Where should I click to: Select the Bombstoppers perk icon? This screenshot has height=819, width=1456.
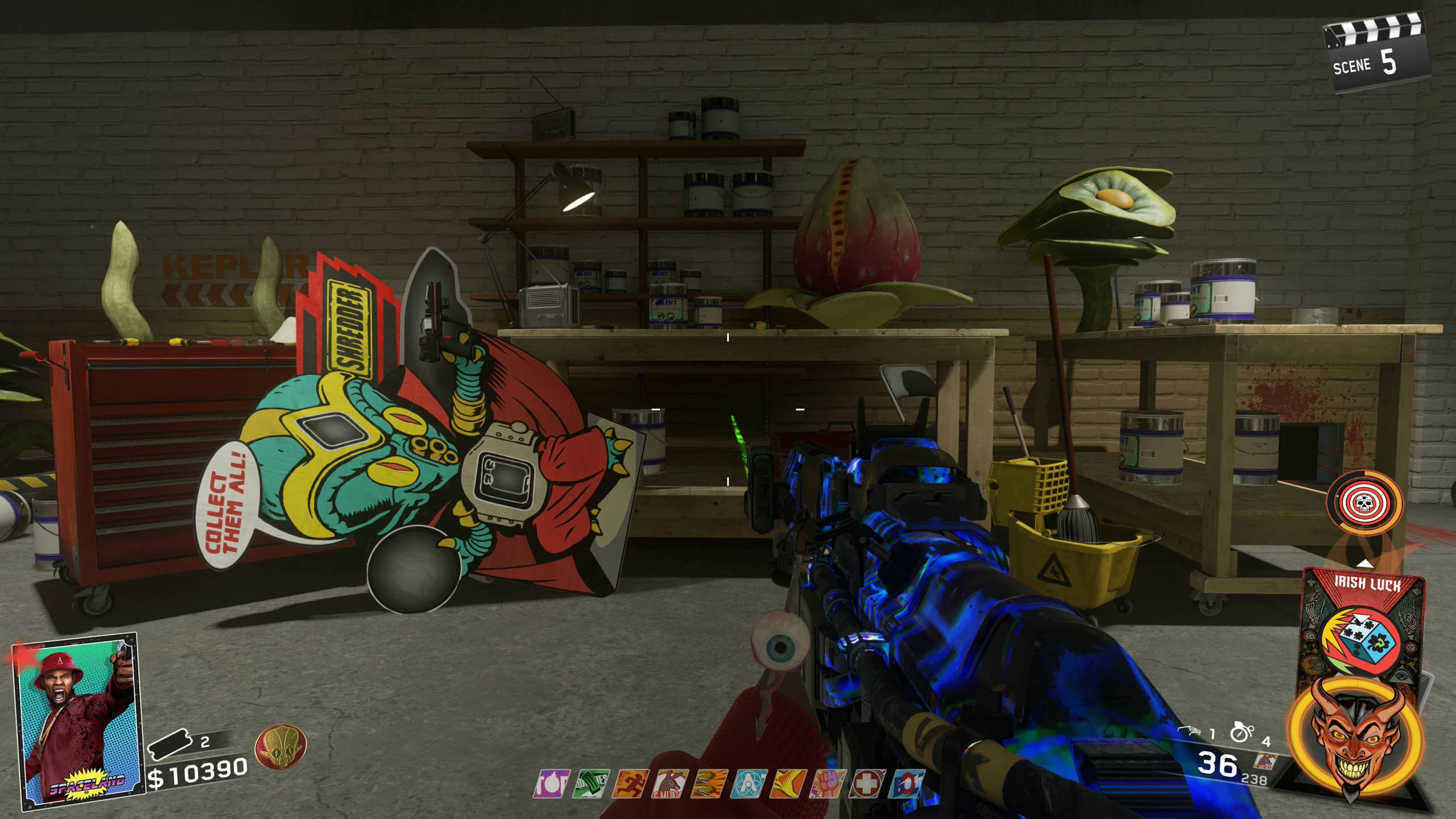pyautogui.click(x=551, y=784)
